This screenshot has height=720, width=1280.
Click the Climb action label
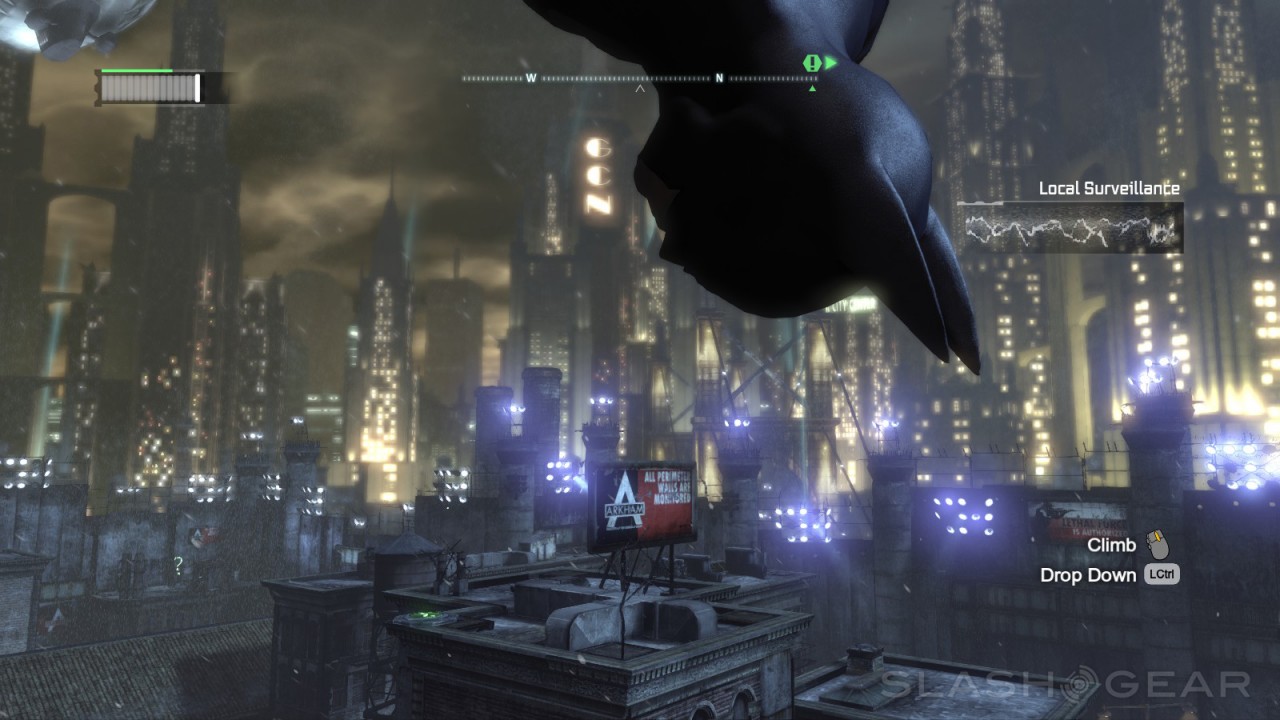[1113, 545]
